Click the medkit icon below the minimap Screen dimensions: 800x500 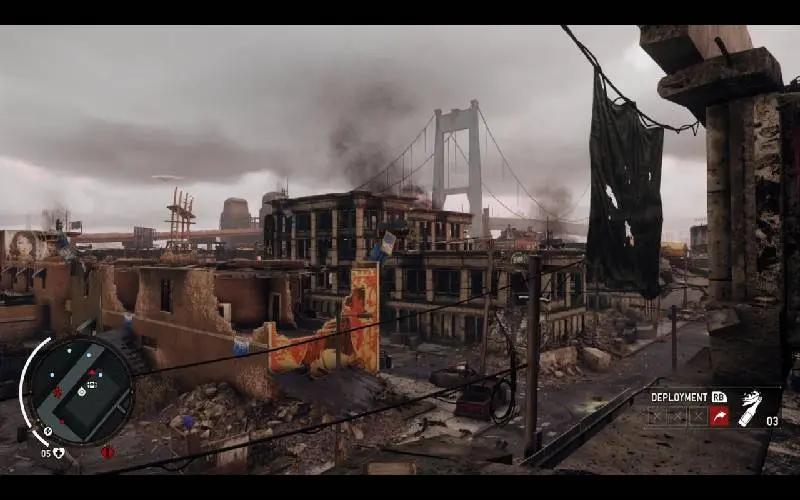pyautogui.click(x=59, y=453)
